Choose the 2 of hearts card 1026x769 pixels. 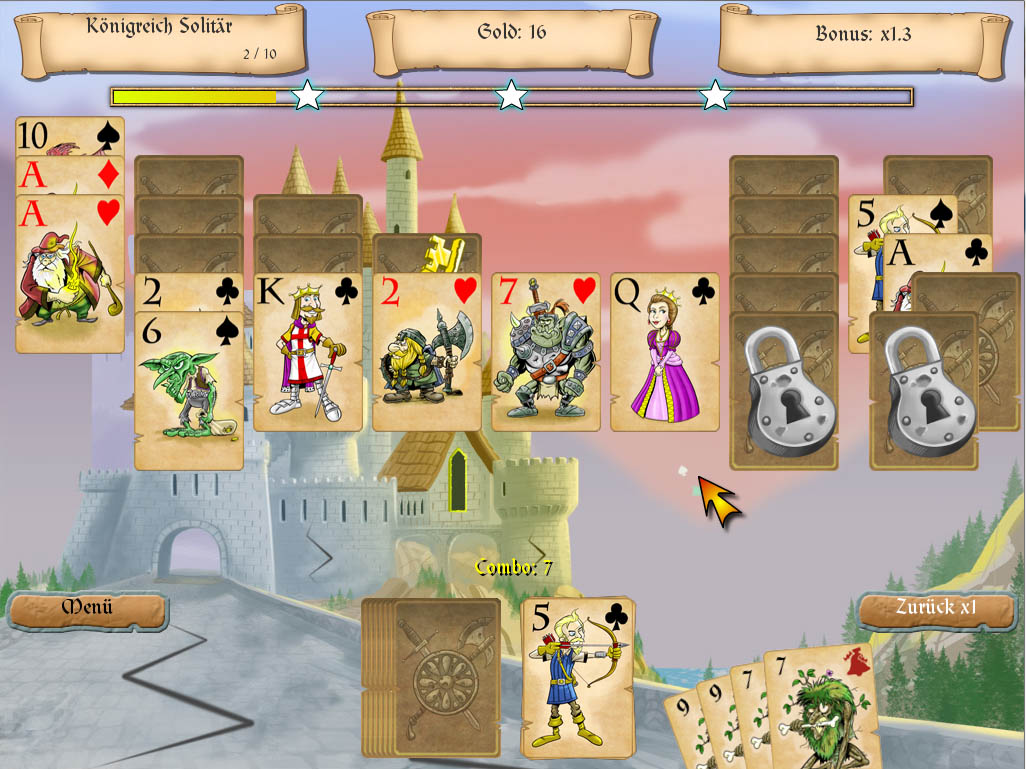tap(426, 352)
